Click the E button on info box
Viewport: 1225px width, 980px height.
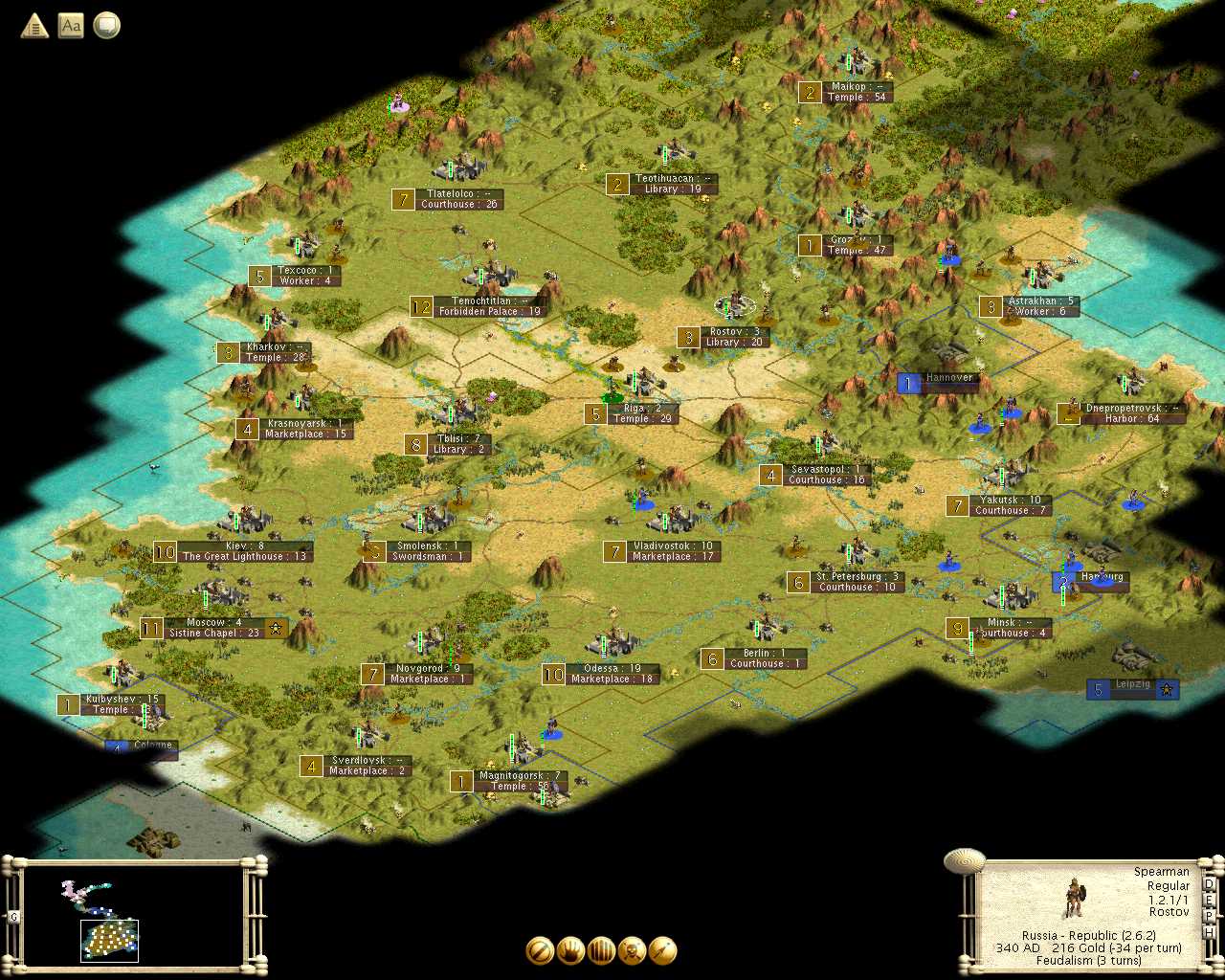(1209, 901)
